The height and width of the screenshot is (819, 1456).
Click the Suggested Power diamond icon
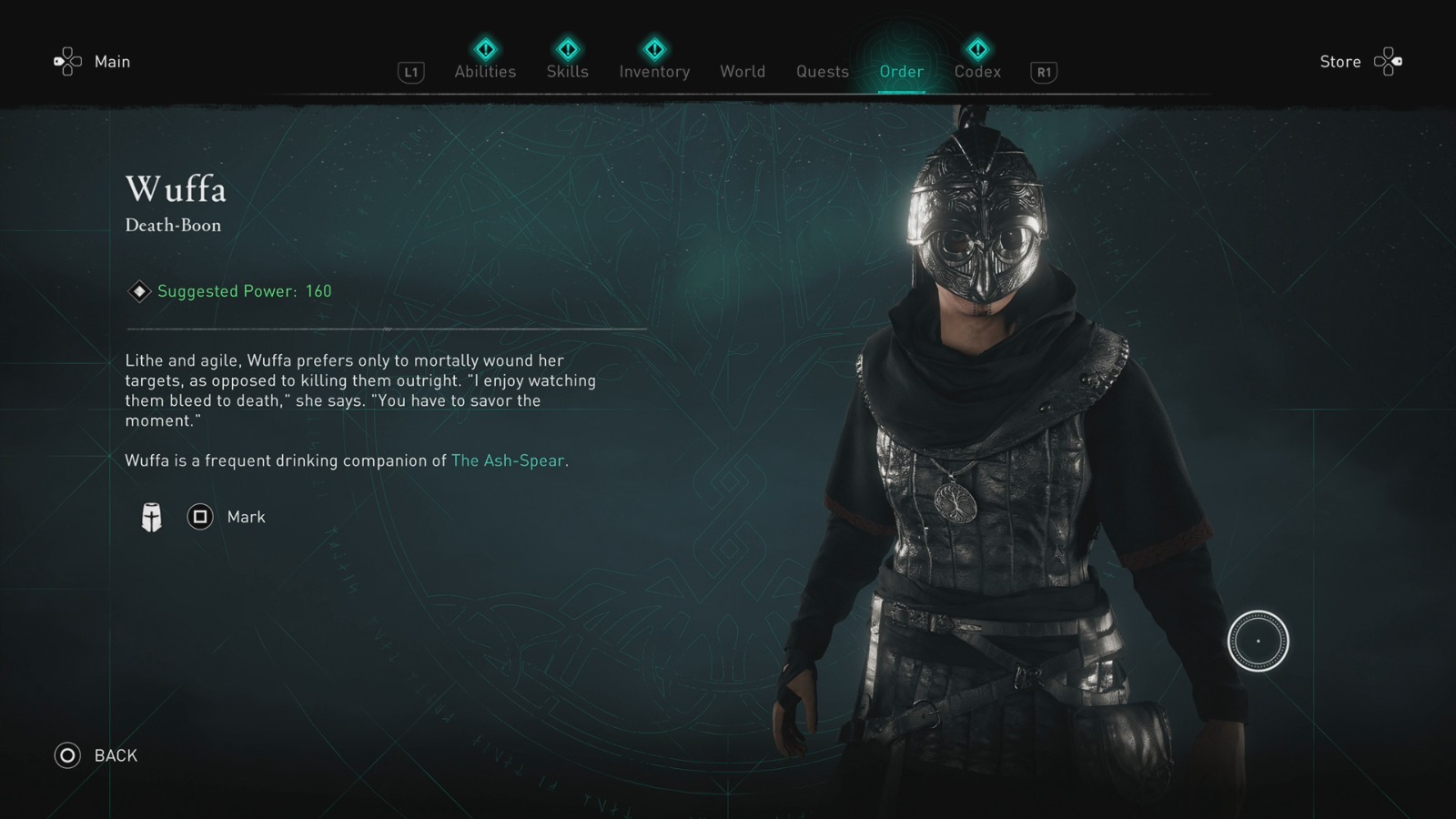click(x=138, y=291)
